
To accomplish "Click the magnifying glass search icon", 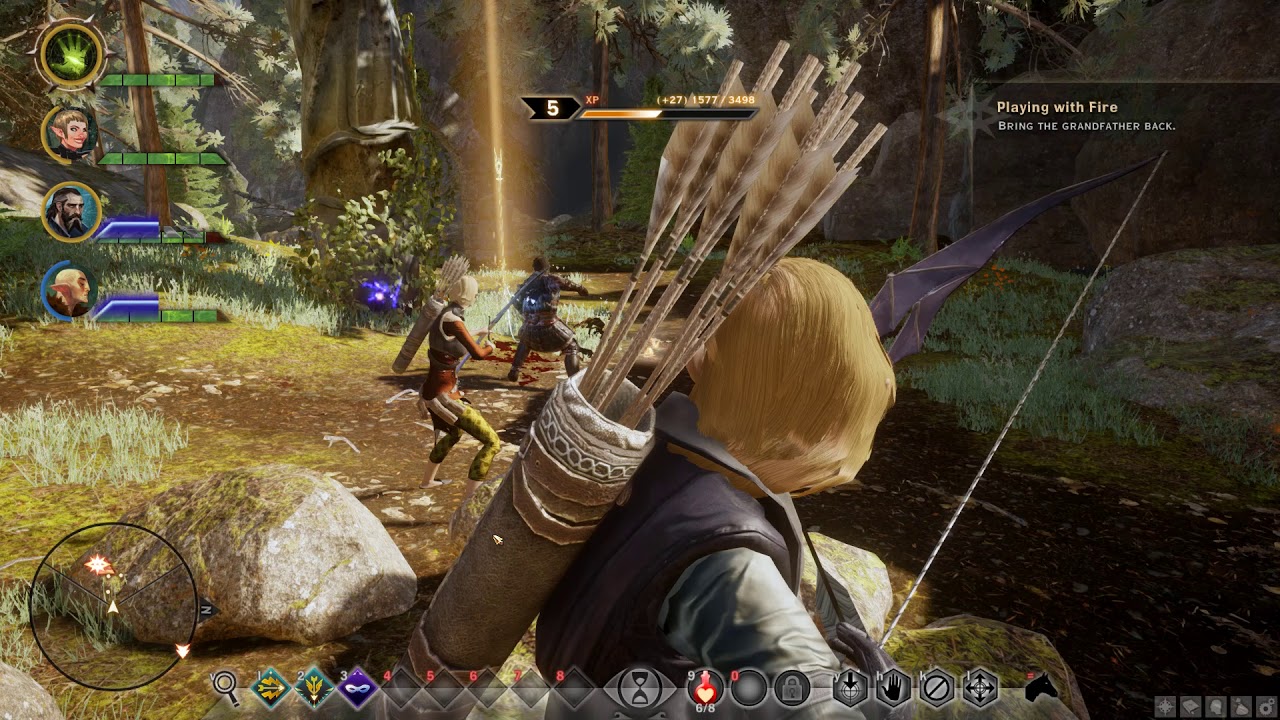I will tap(227, 687).
